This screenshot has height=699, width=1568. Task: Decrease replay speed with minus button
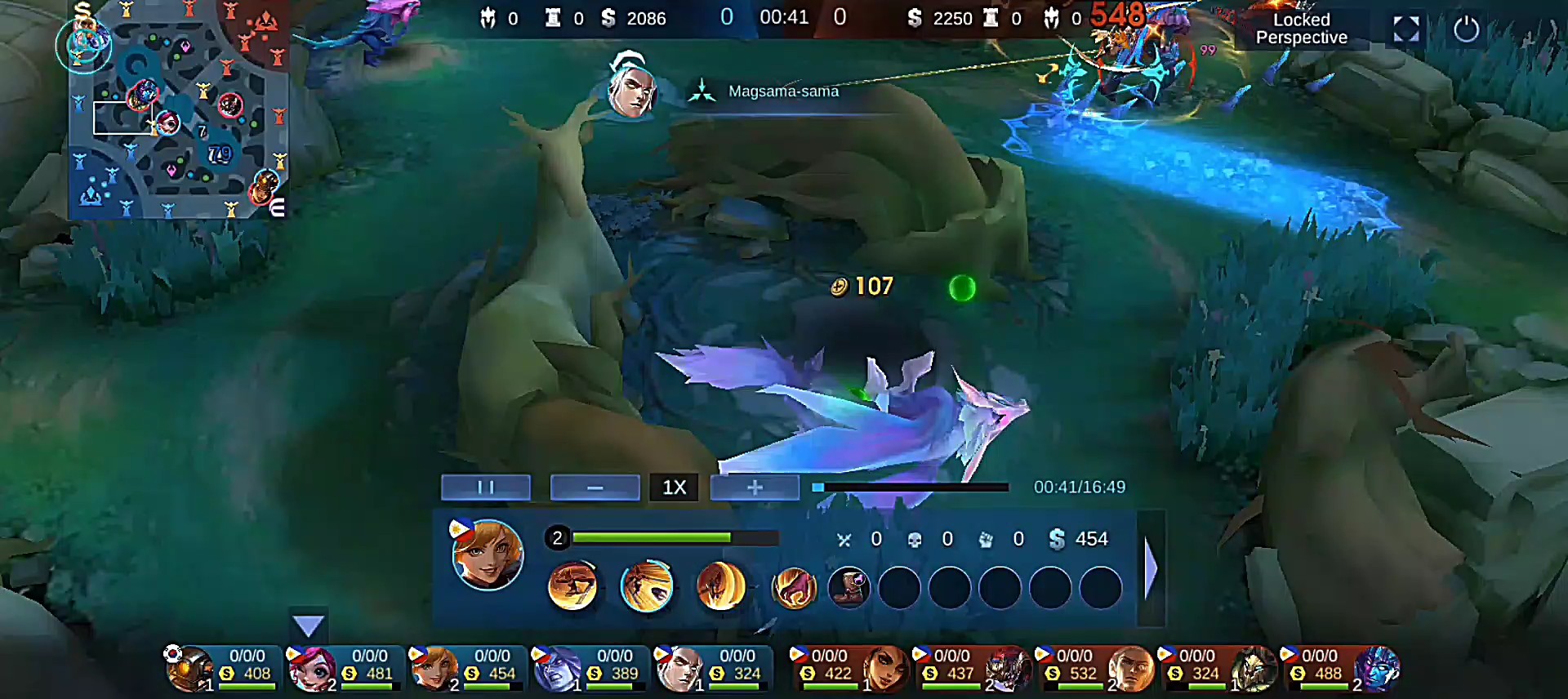pyautogui.click(x=595, y=488)
